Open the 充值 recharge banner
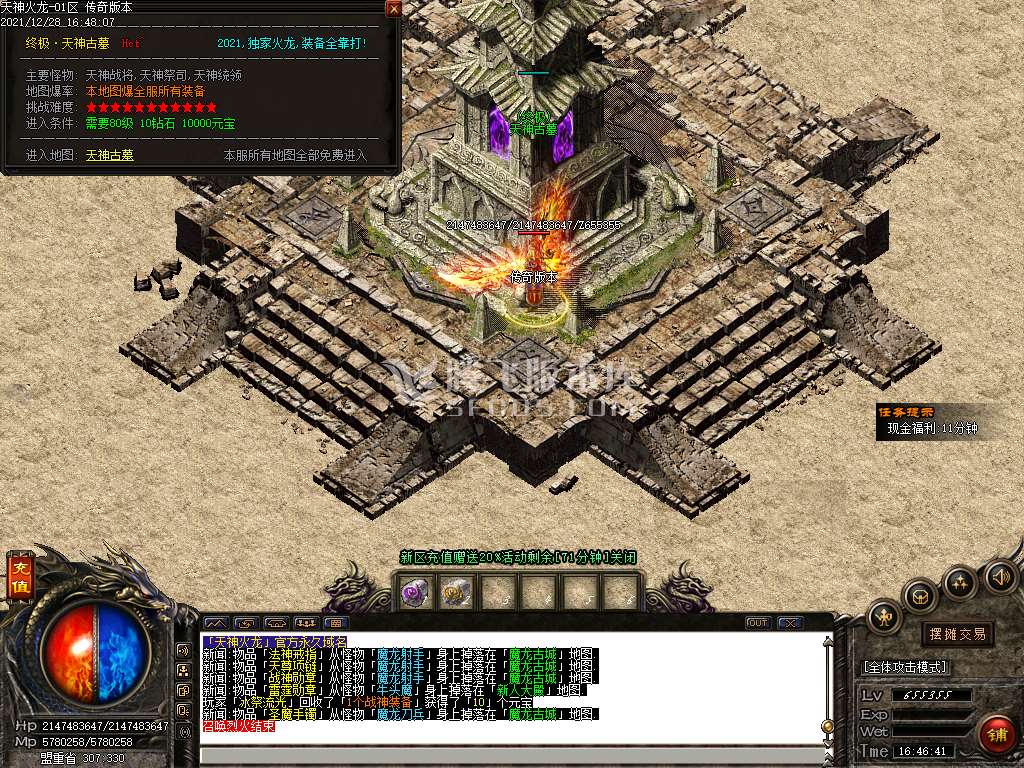Viewport: 1024px width, 768px height. 19,578
